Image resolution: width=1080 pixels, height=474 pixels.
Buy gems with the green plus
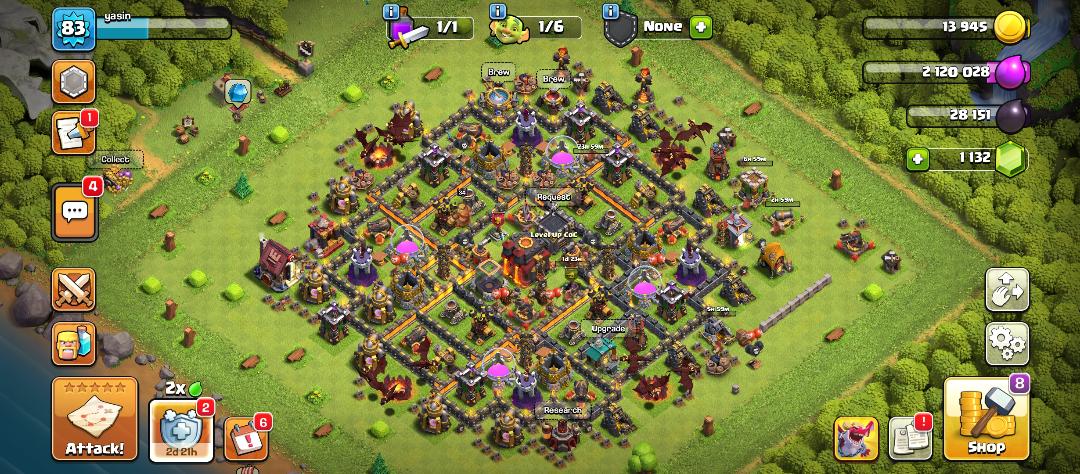coord(917,158)
